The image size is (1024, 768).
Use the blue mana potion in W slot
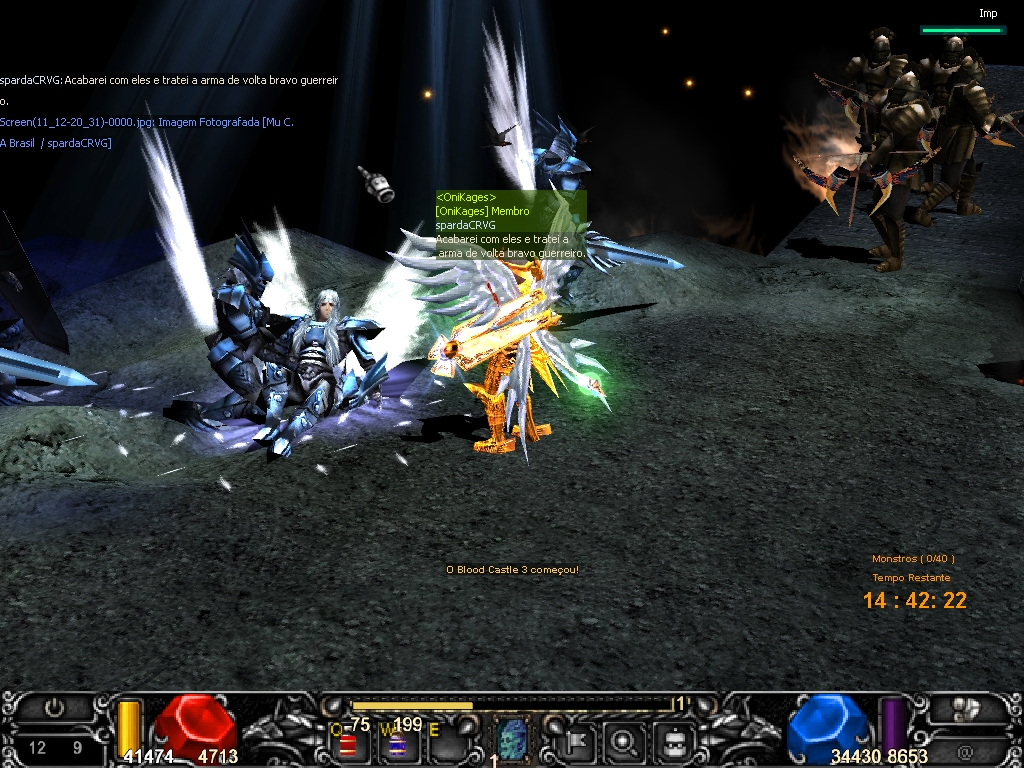(x=397, y=744)
